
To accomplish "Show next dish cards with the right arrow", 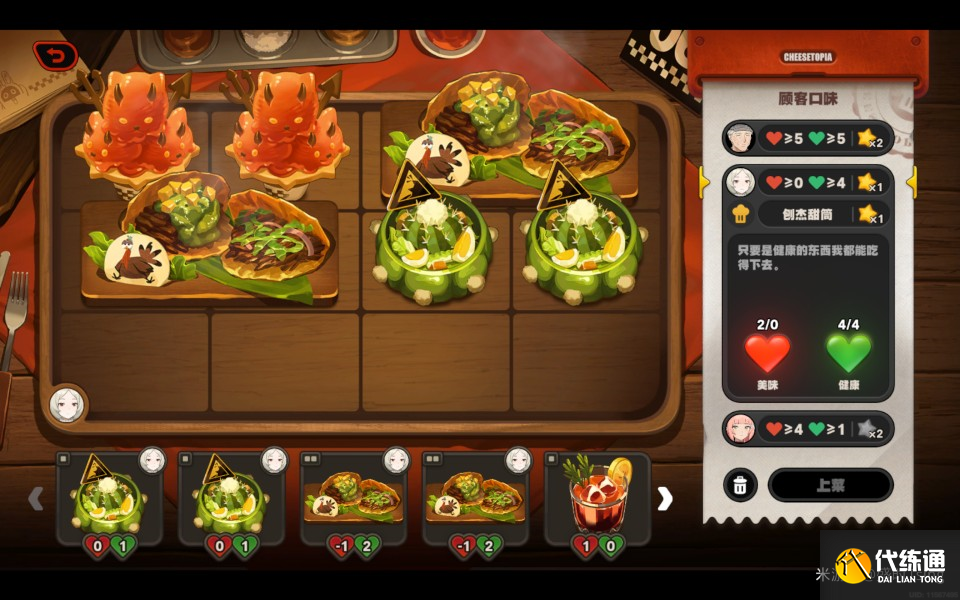I will [x=665, y=498].
